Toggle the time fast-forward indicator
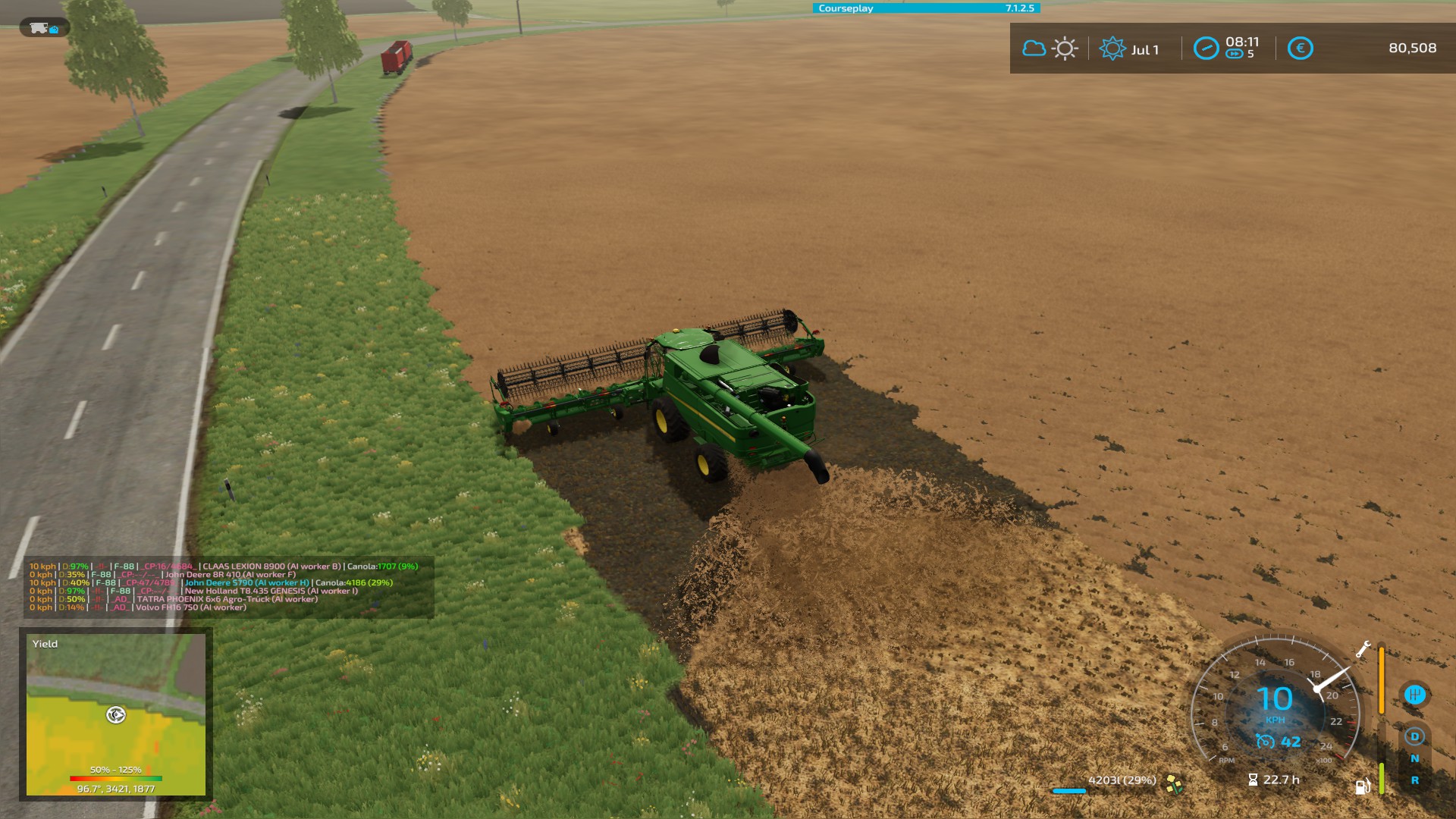The height and width of the screenshot is (819, 1456). 1233,53
